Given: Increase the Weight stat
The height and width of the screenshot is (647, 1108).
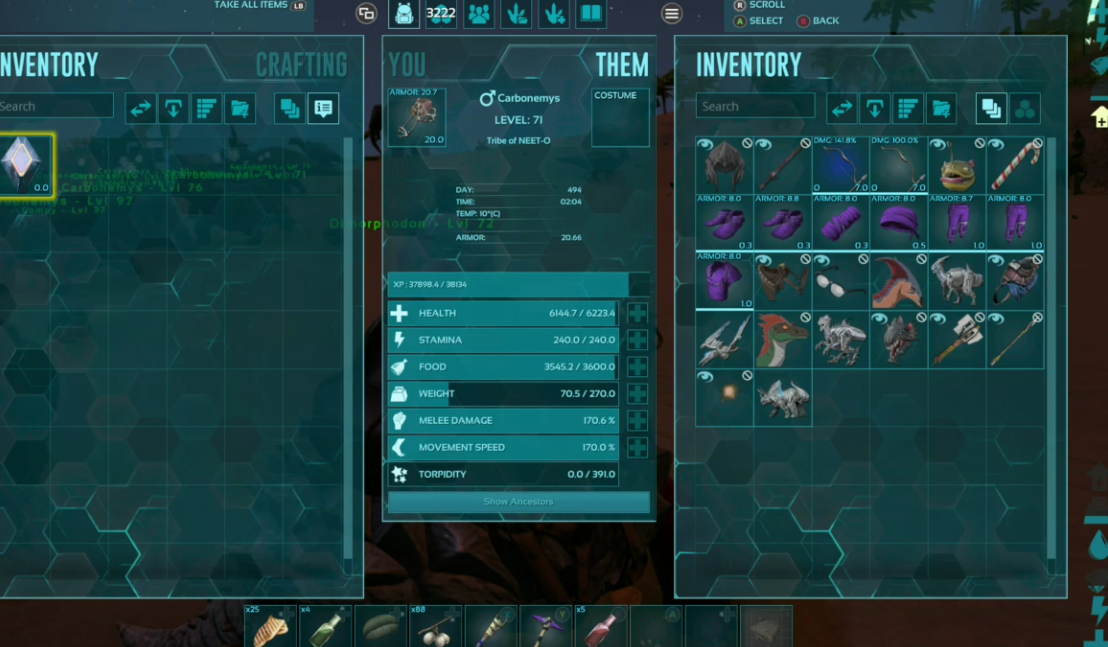Looking at the screenshot, I should coord(637,394).
